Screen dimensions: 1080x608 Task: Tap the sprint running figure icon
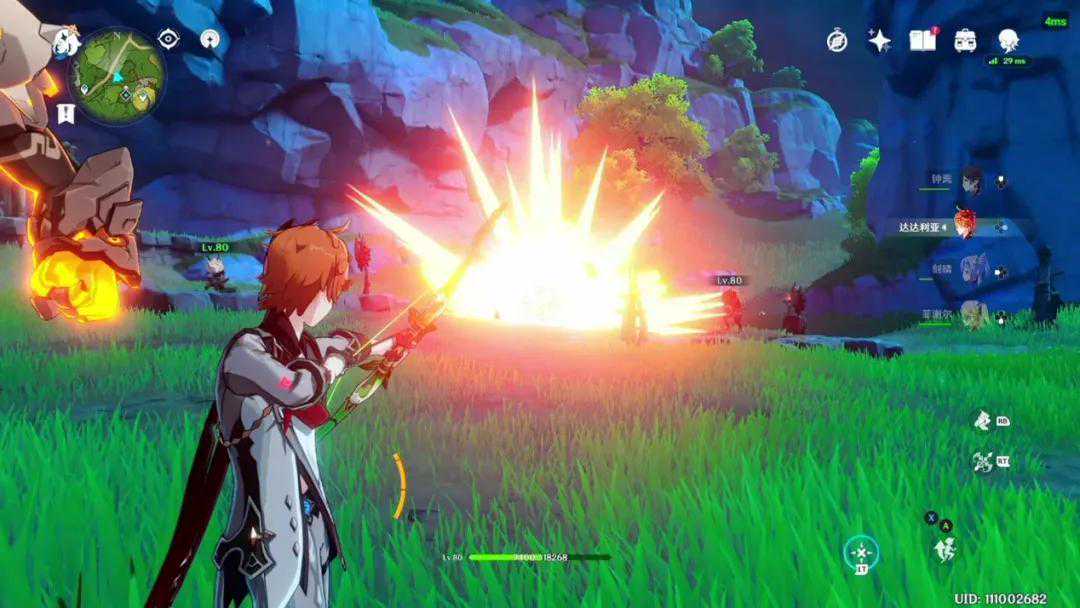[x=943, y=549]
